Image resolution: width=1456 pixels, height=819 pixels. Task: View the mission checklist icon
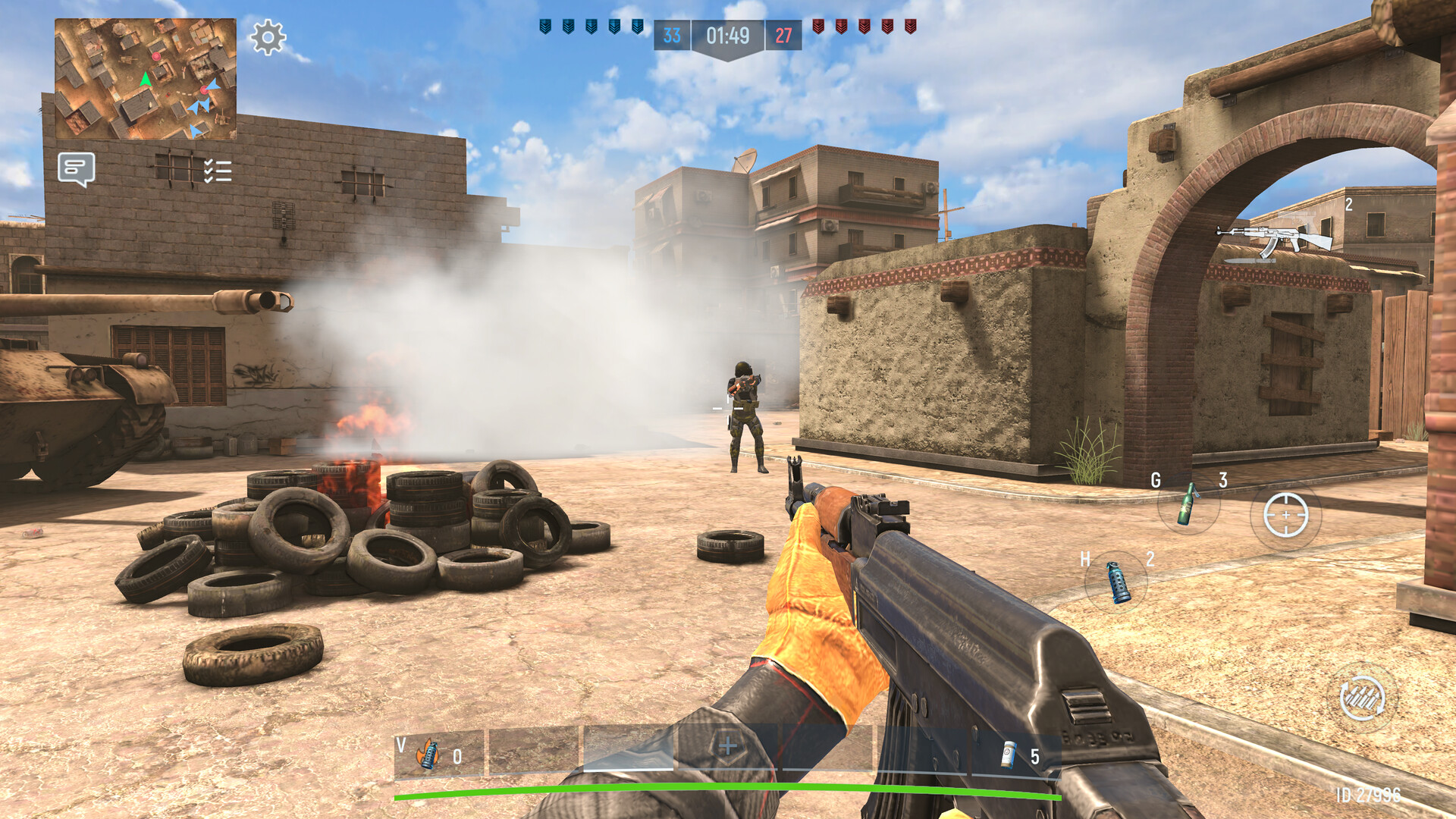click(x=216, y=170)
